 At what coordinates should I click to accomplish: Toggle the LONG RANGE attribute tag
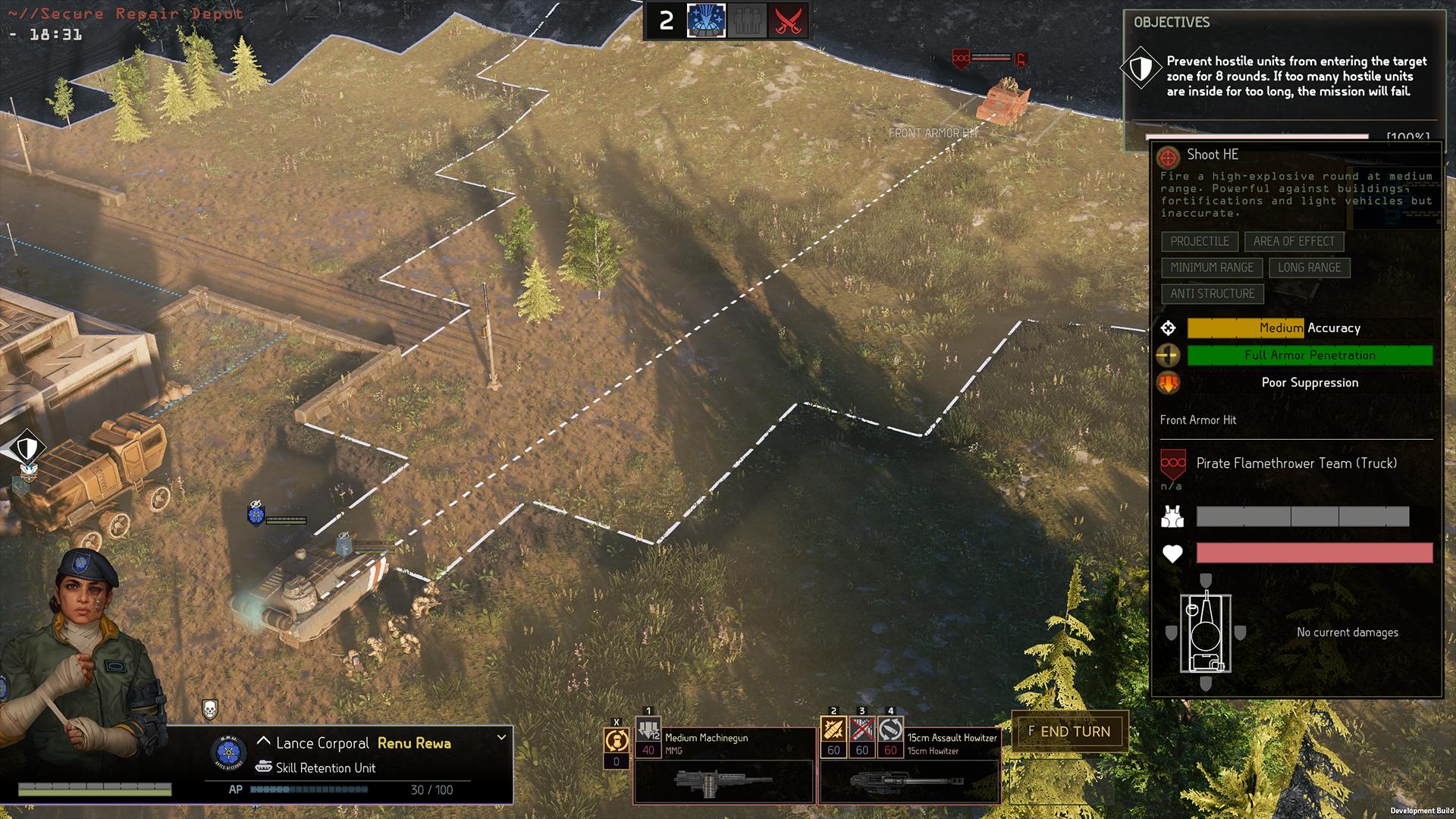[1310, 268]
